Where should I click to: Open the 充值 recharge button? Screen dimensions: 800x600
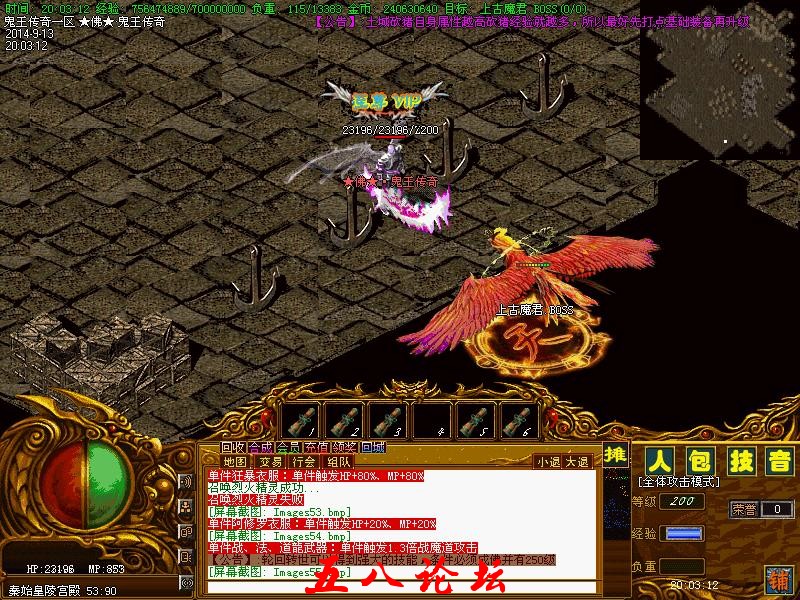(317, 447)
